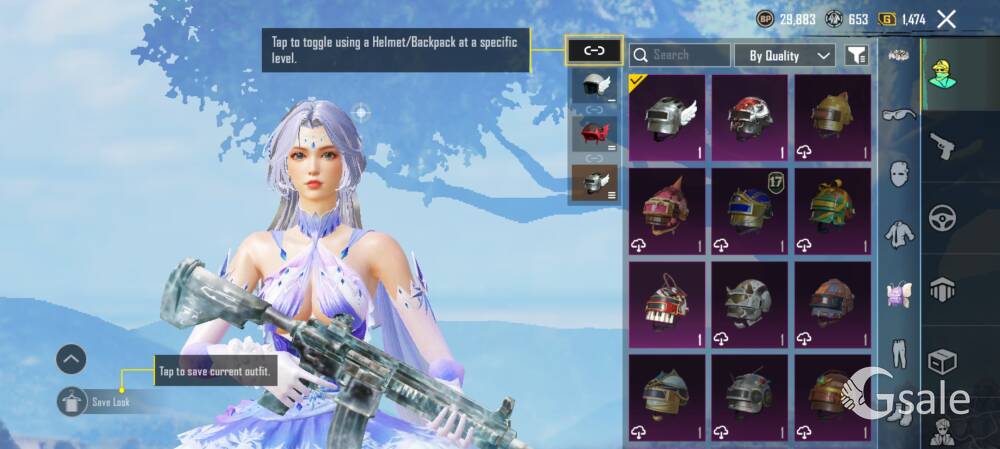Select the golden cat-ear helmet skin
The image size is (1000, 449).
click(832, 118)
